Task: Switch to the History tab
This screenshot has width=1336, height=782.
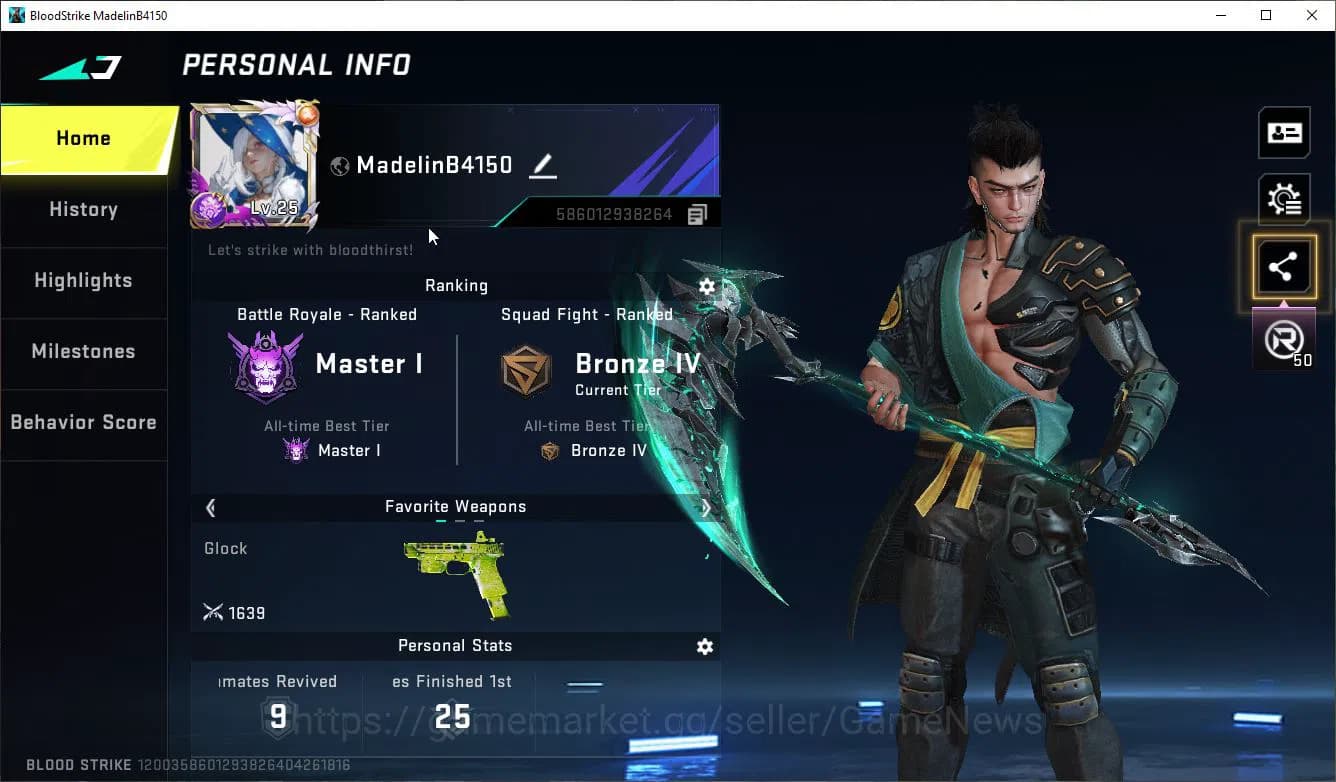Action: pyautogui.click(x=83, y=209)
